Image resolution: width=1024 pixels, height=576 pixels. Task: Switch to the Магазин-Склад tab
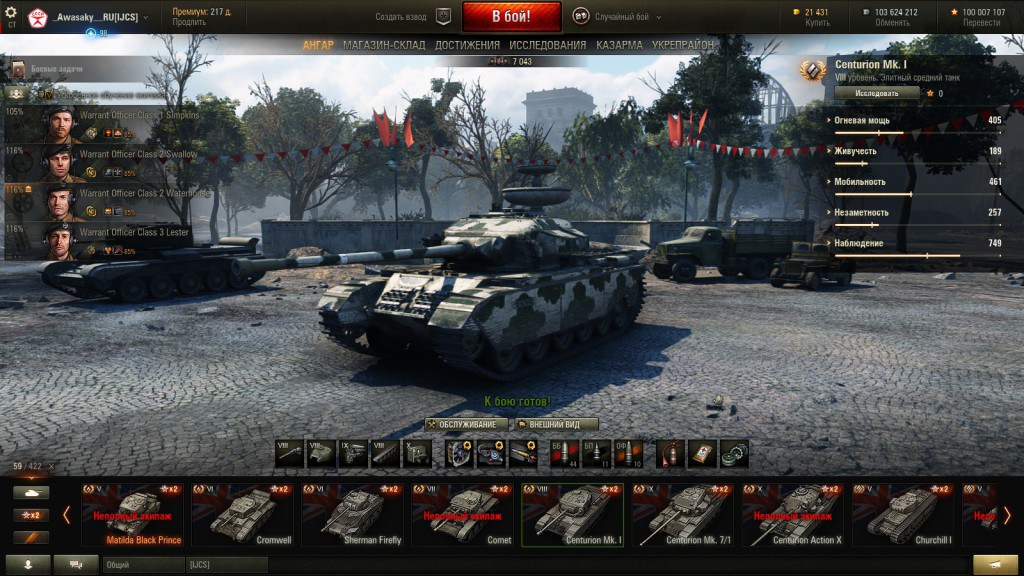(384, 45)
